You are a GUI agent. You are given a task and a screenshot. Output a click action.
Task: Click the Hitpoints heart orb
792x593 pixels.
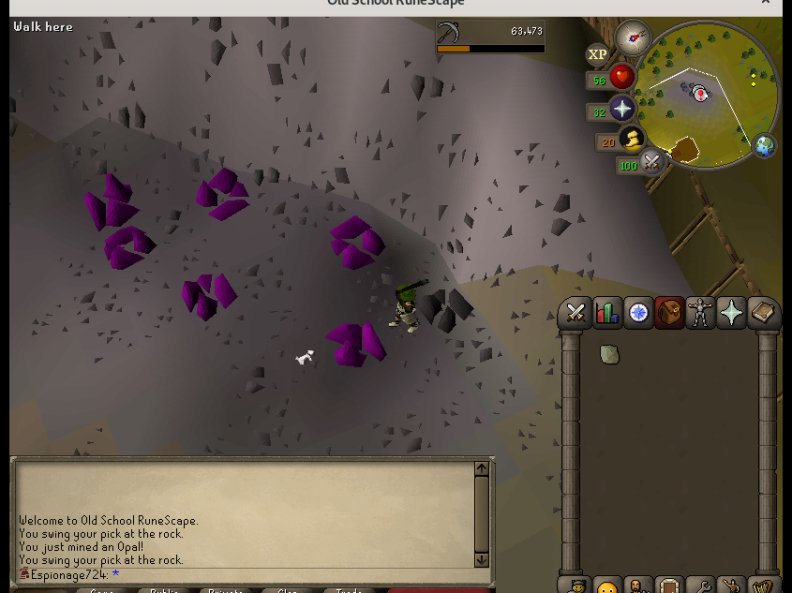[x=622, y=77]
